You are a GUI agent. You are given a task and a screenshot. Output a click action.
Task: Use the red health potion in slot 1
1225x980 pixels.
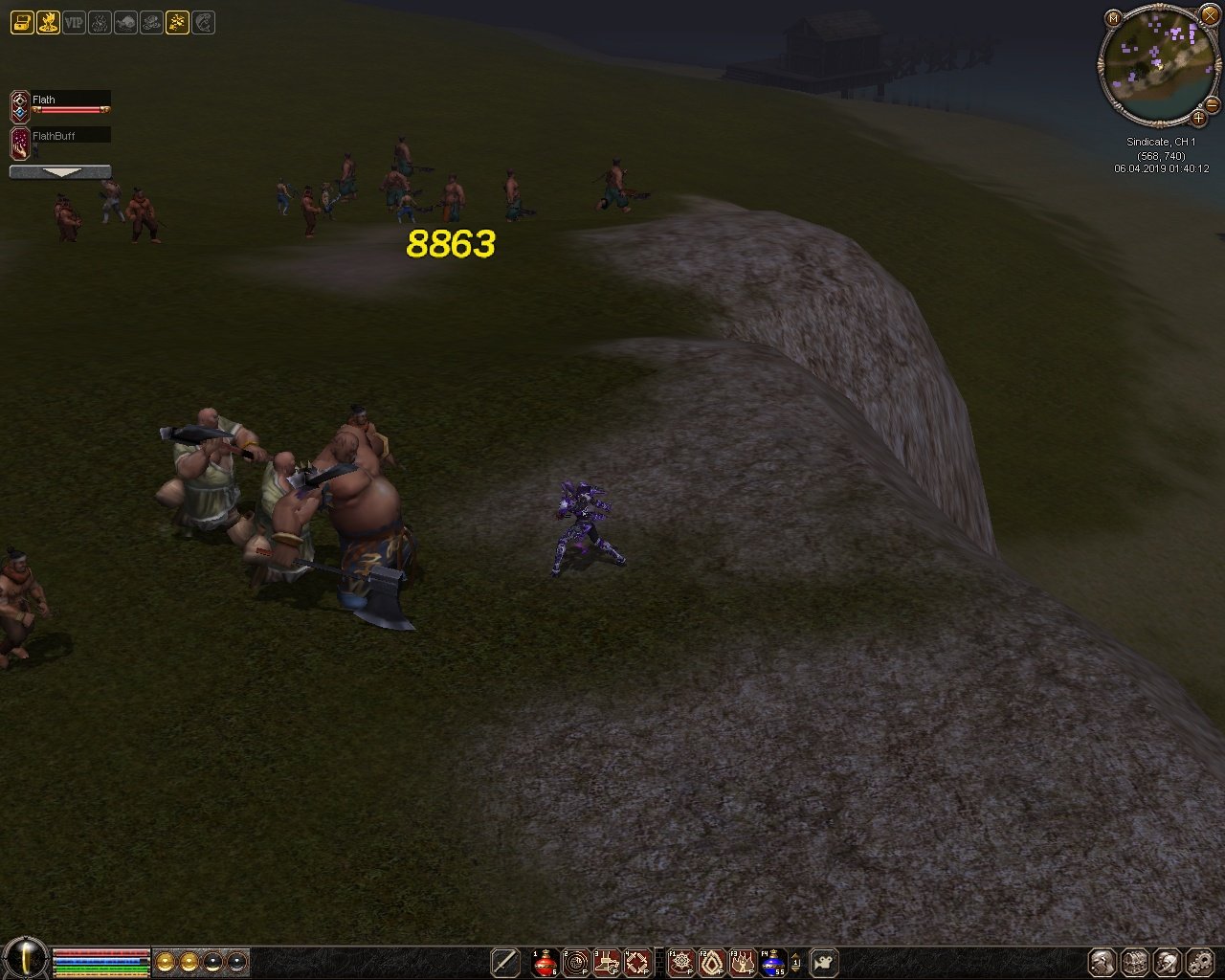click(x=546, y=962)
